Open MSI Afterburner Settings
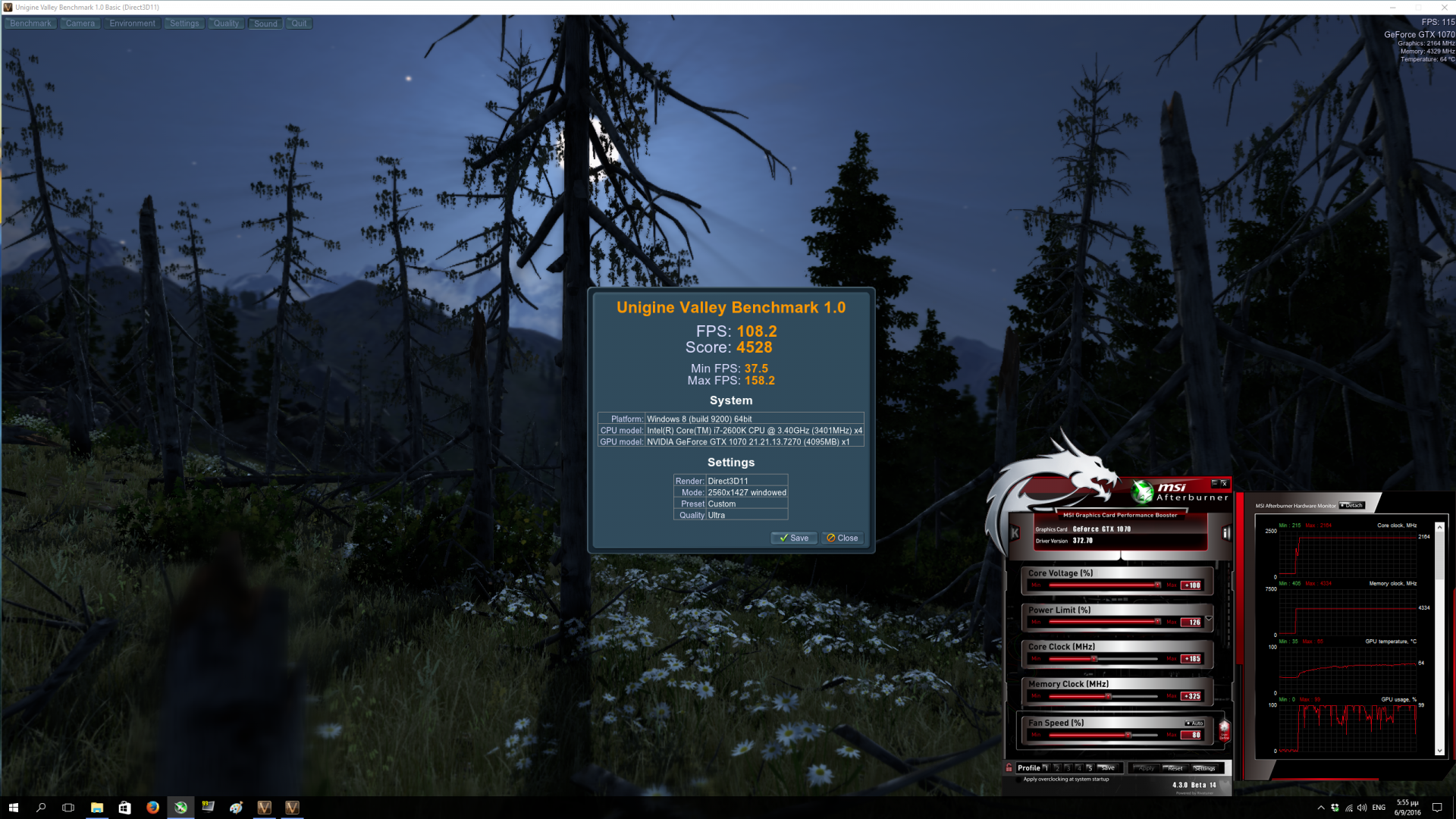This screenshot has height=819, width=1456. 1204,768
